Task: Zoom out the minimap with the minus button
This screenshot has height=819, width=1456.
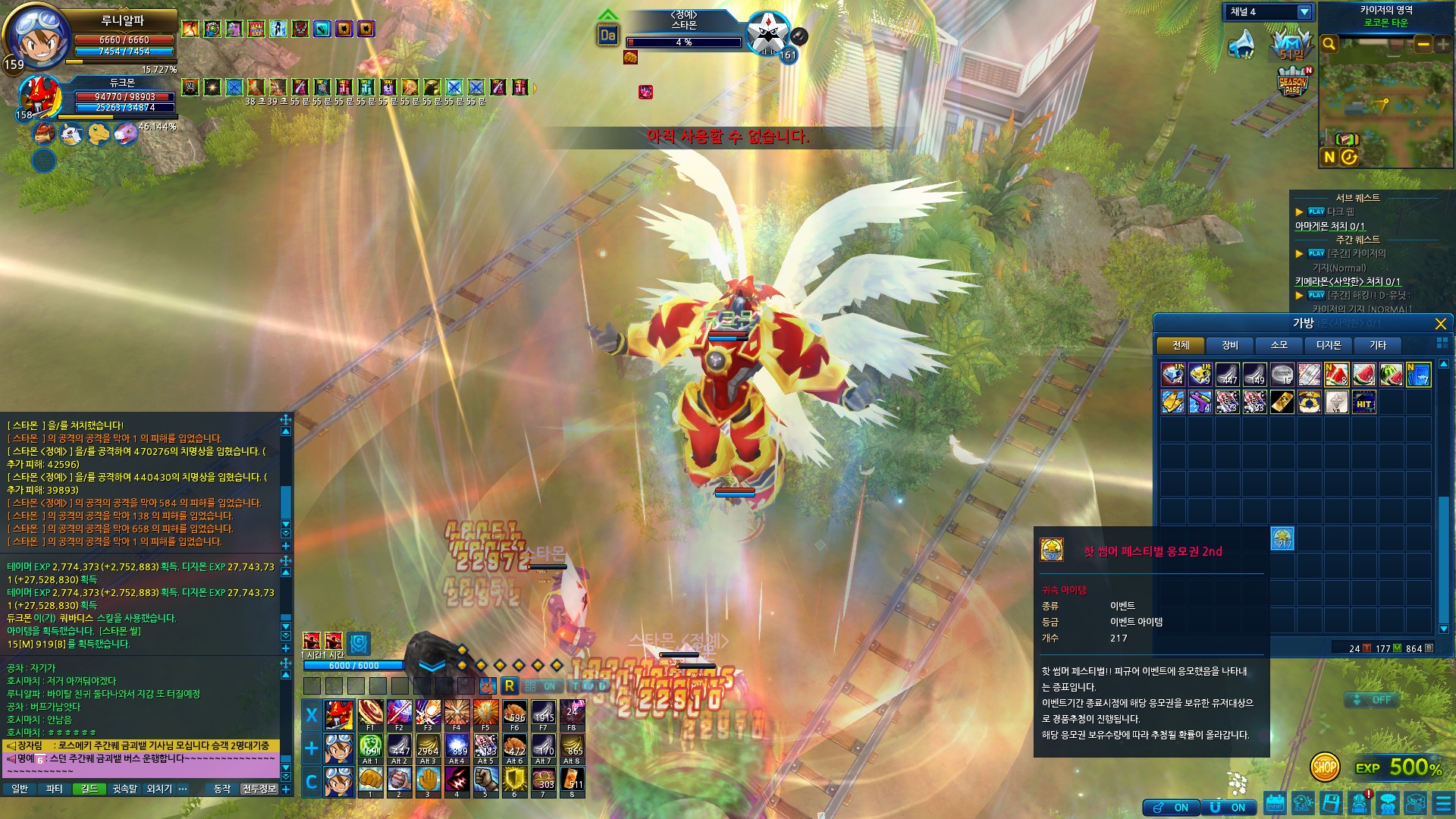Action: pos(1423,44)
